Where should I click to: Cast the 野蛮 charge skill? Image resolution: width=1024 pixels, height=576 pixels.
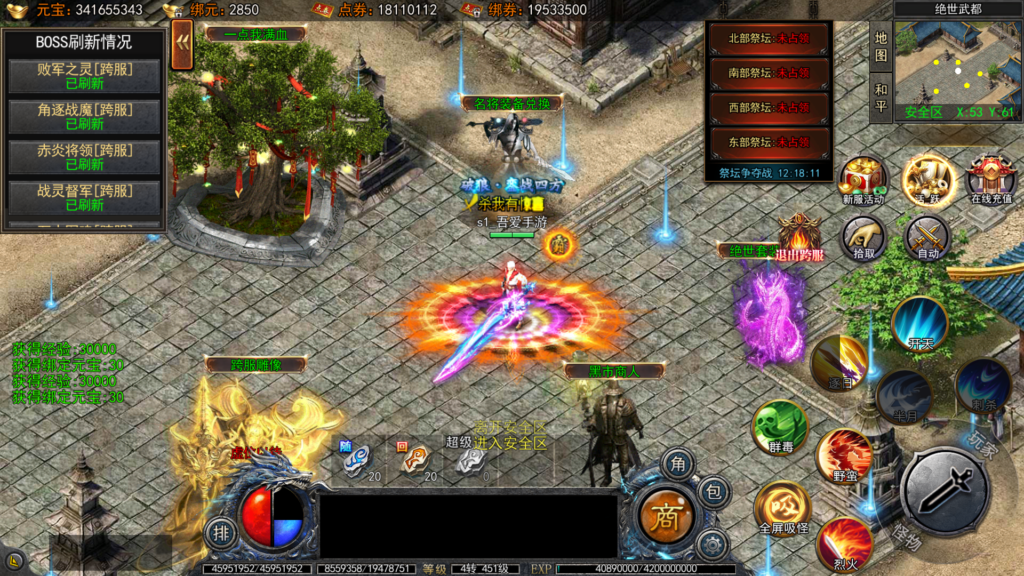(x=845, y=456)
